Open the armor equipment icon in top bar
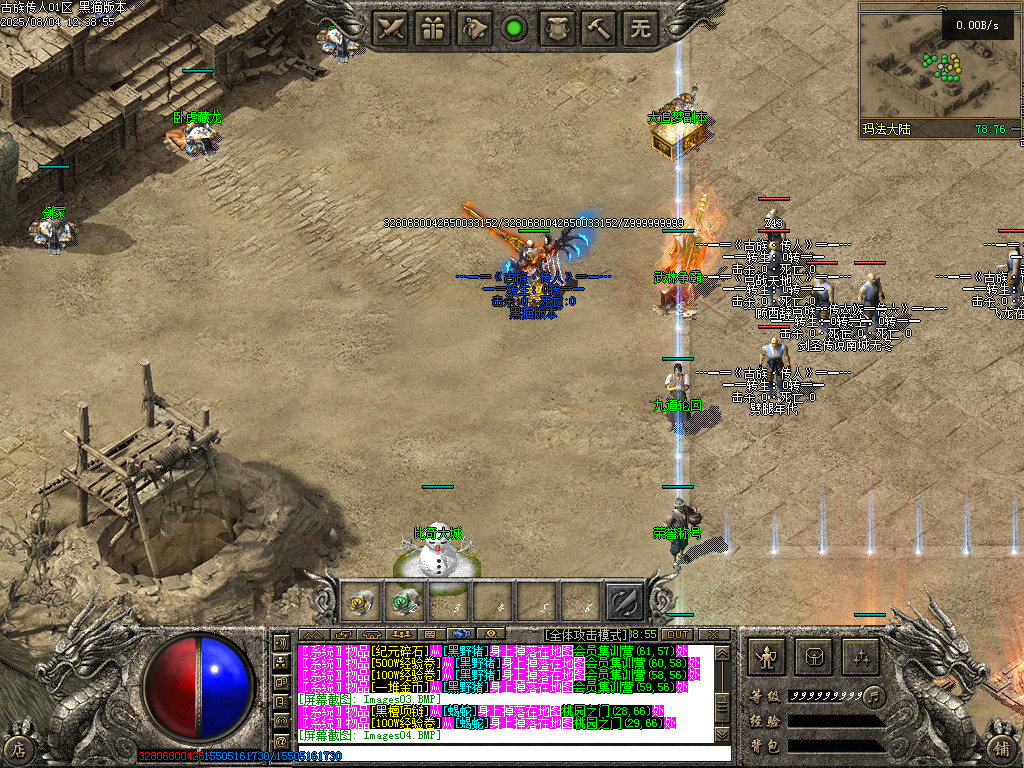Screen dimensions: 1024x768 (557, 28)
